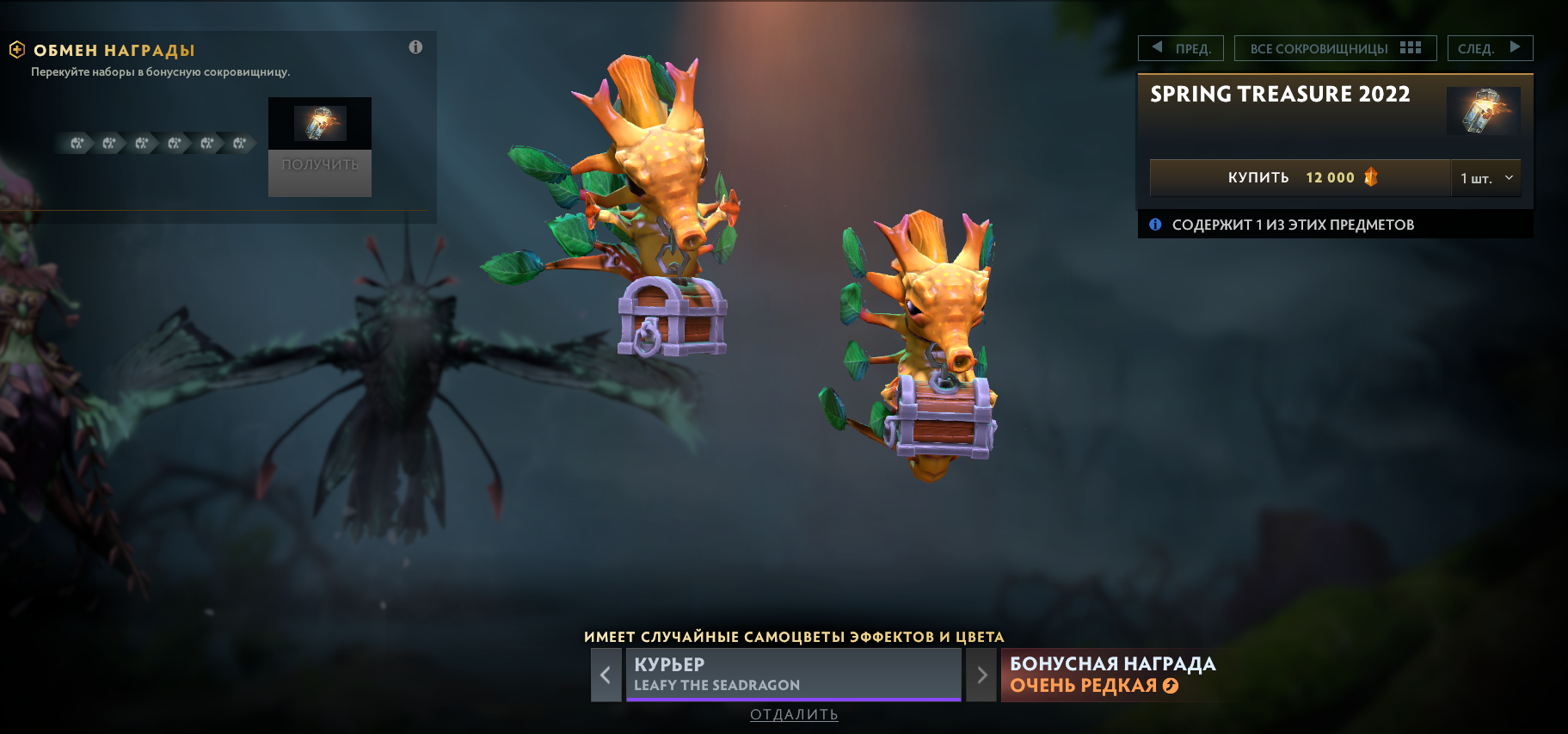Open the info tooltip on the rewards panel
The image size is (1568, 734).
(x=416, y=47)
